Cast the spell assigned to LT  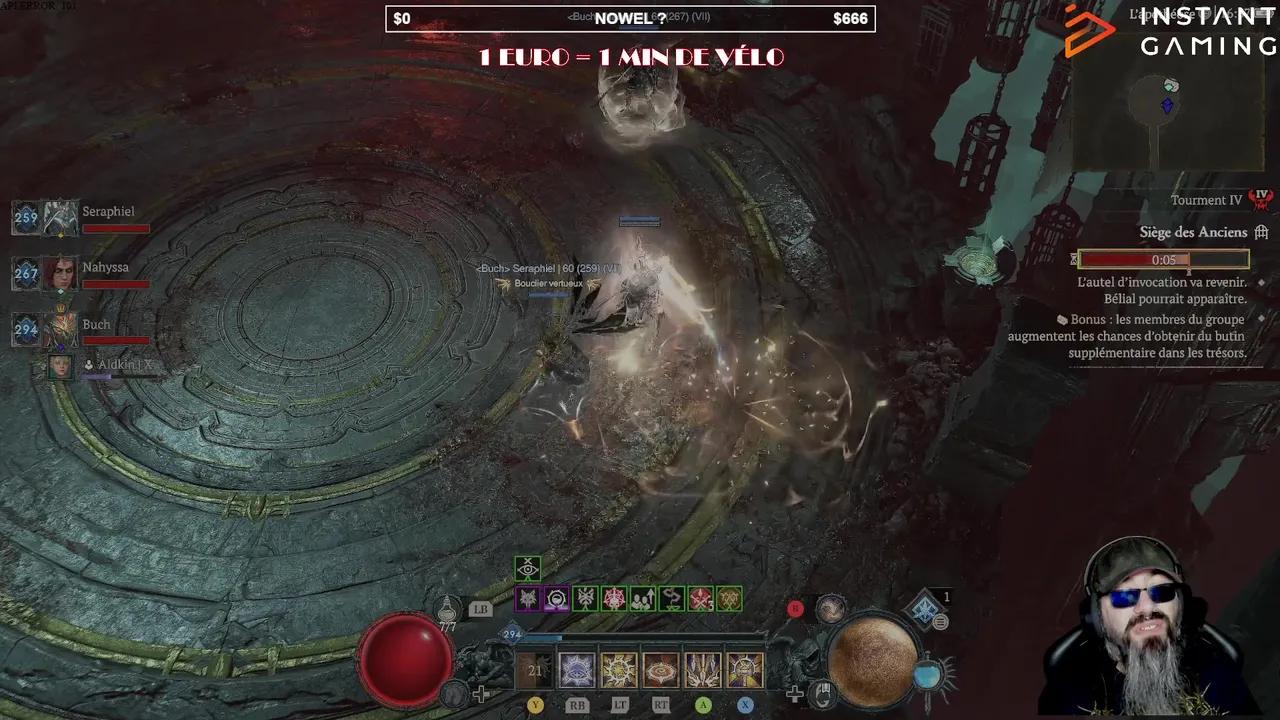[617, 668]
